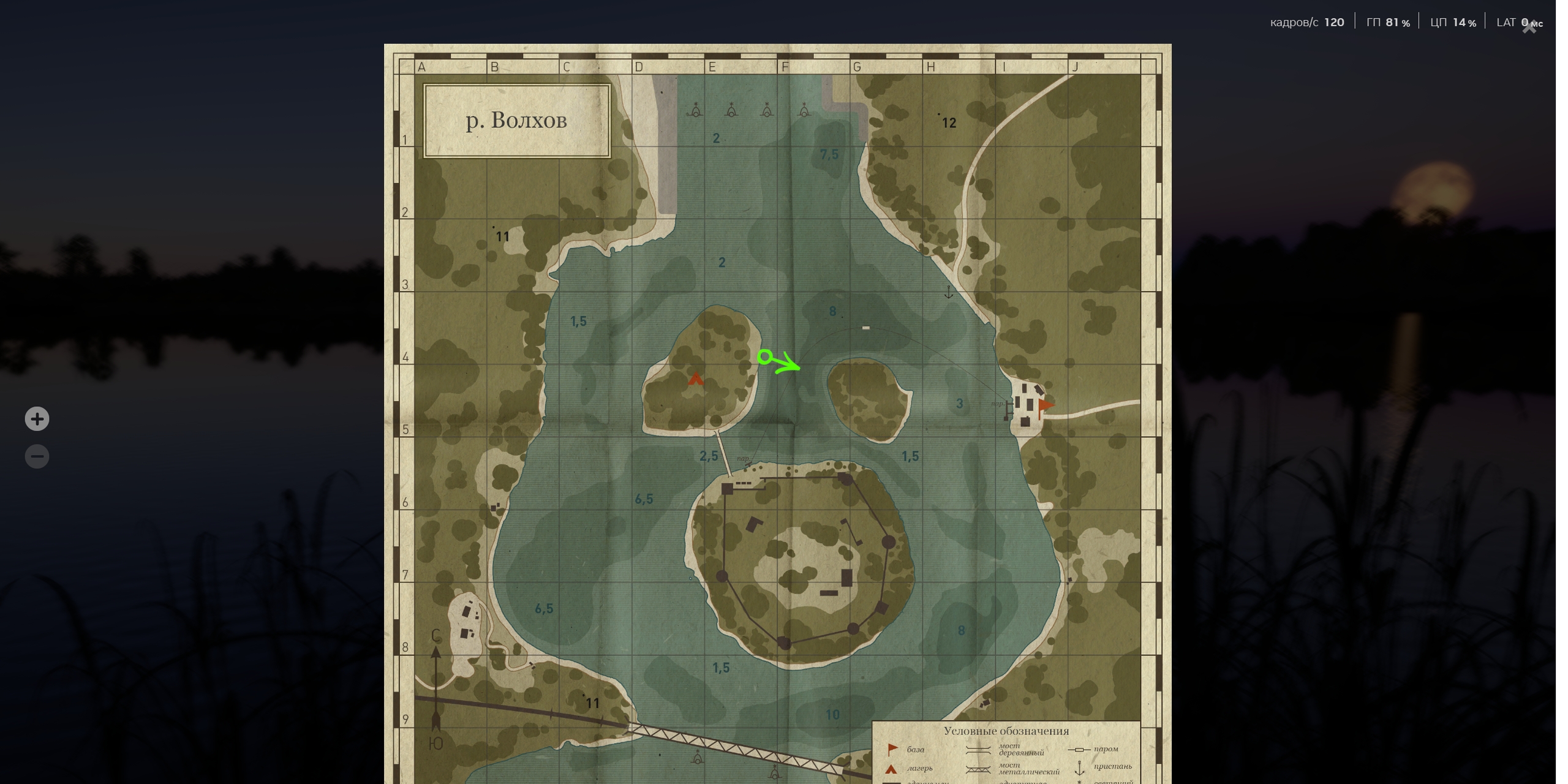Zoom in on the Volkhov river map
This screenshot has height=784, width=1568.
pyautogui.click(x=37, y=419)
